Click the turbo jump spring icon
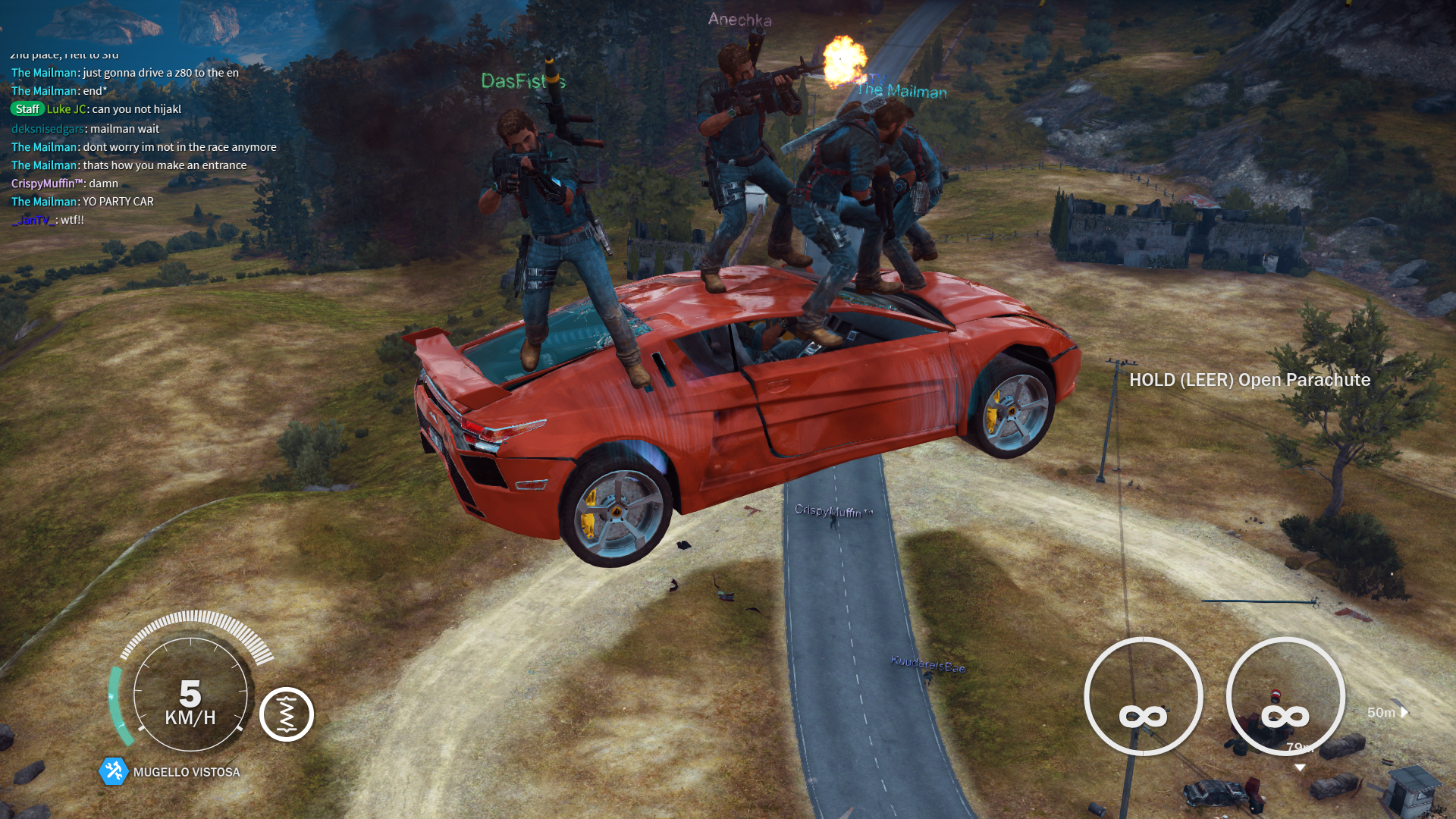 (287, 714)
